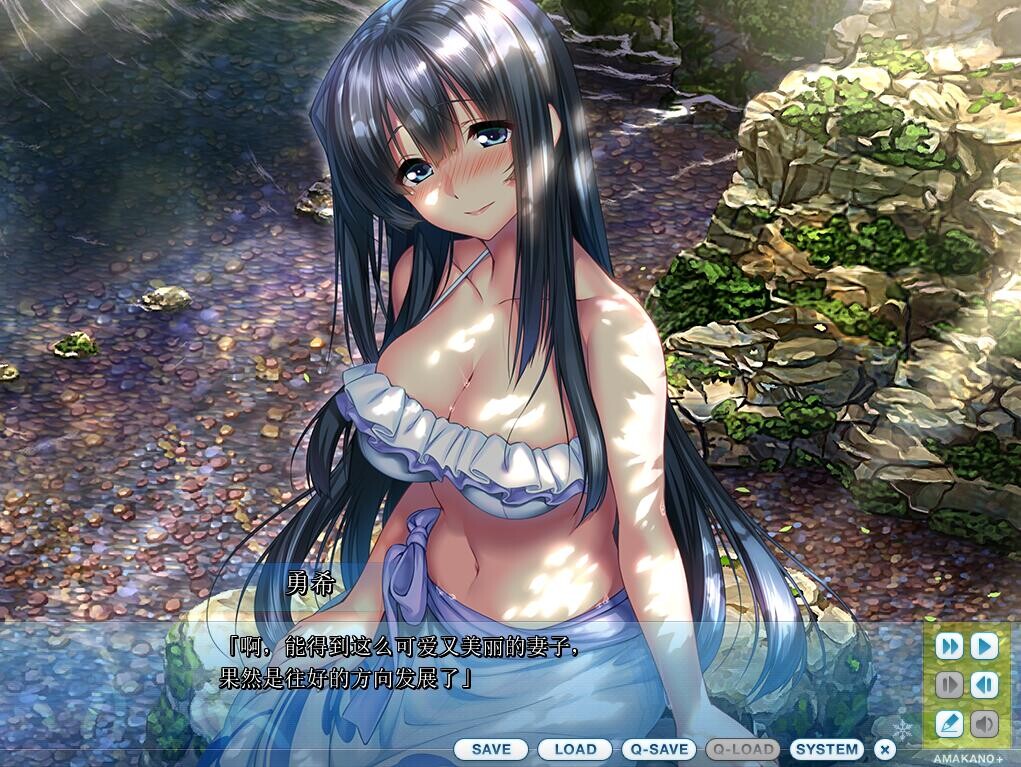
Task: Click the greyed-out speaker voice button
Action: pyautogui.click(x=984, y=723)
